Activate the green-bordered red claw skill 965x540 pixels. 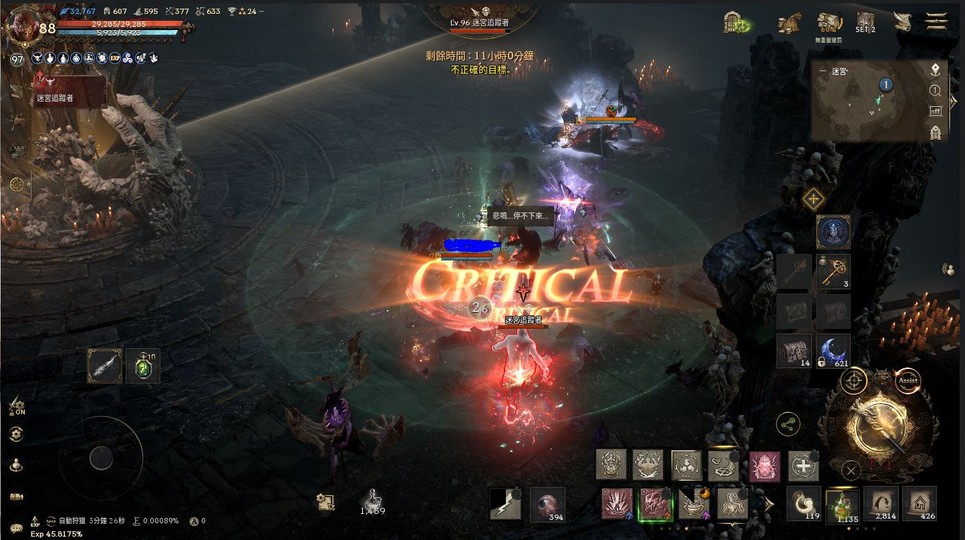pyautogui.click(x=655, y=503)
